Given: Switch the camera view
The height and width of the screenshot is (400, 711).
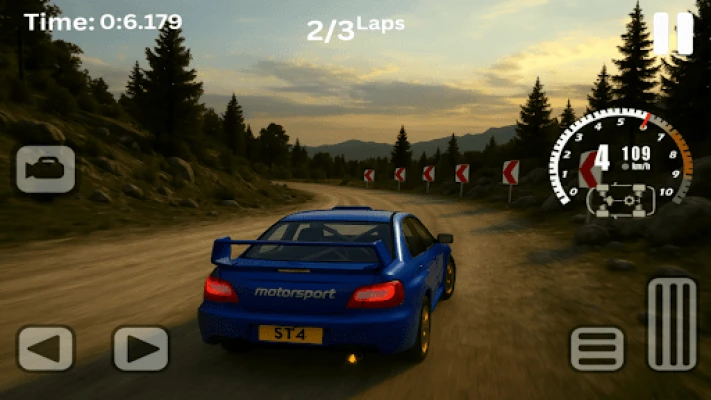Looking at the screenshot, I should coord(45,169).
